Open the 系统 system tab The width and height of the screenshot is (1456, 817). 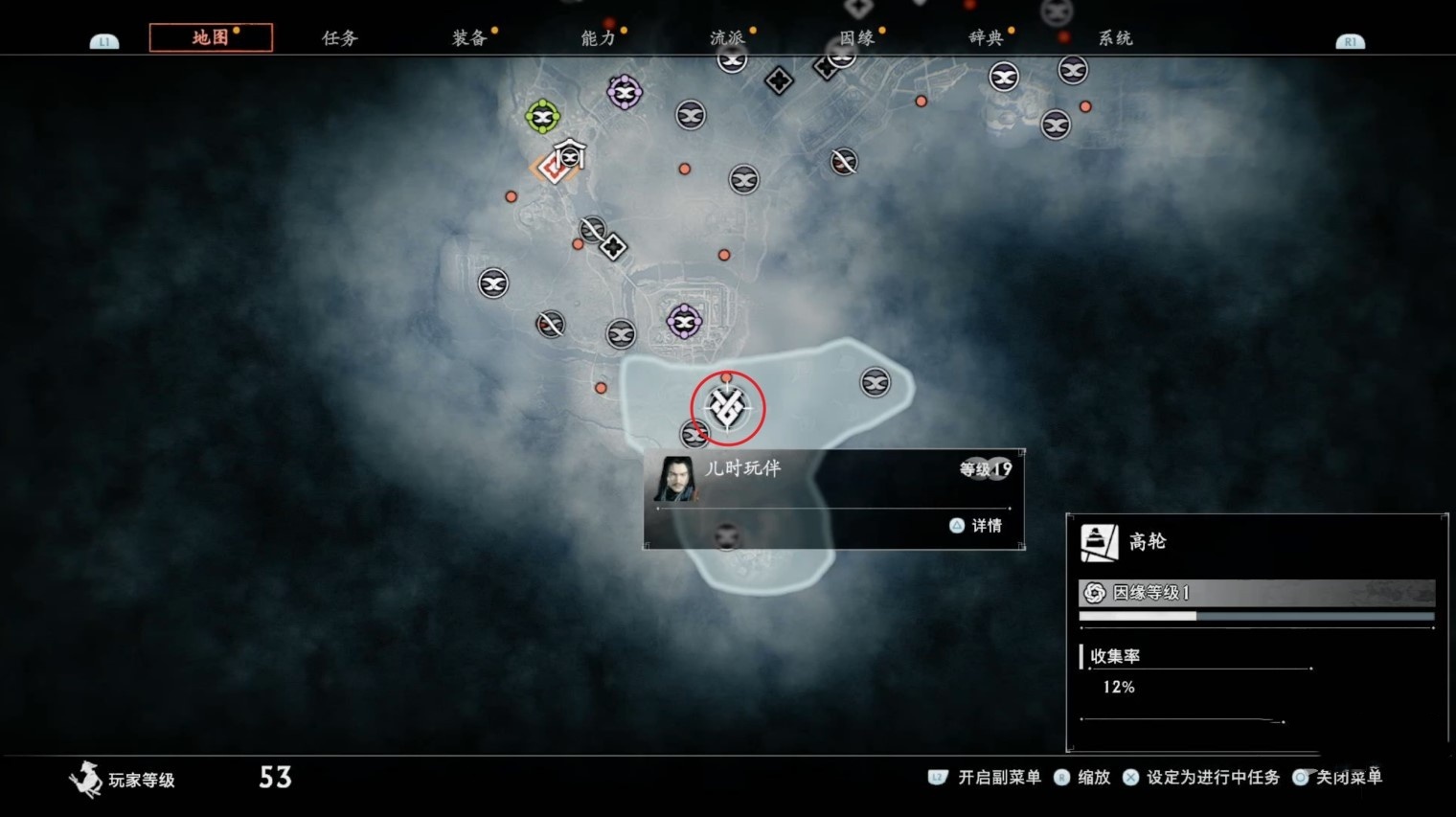click(1115, 38)
